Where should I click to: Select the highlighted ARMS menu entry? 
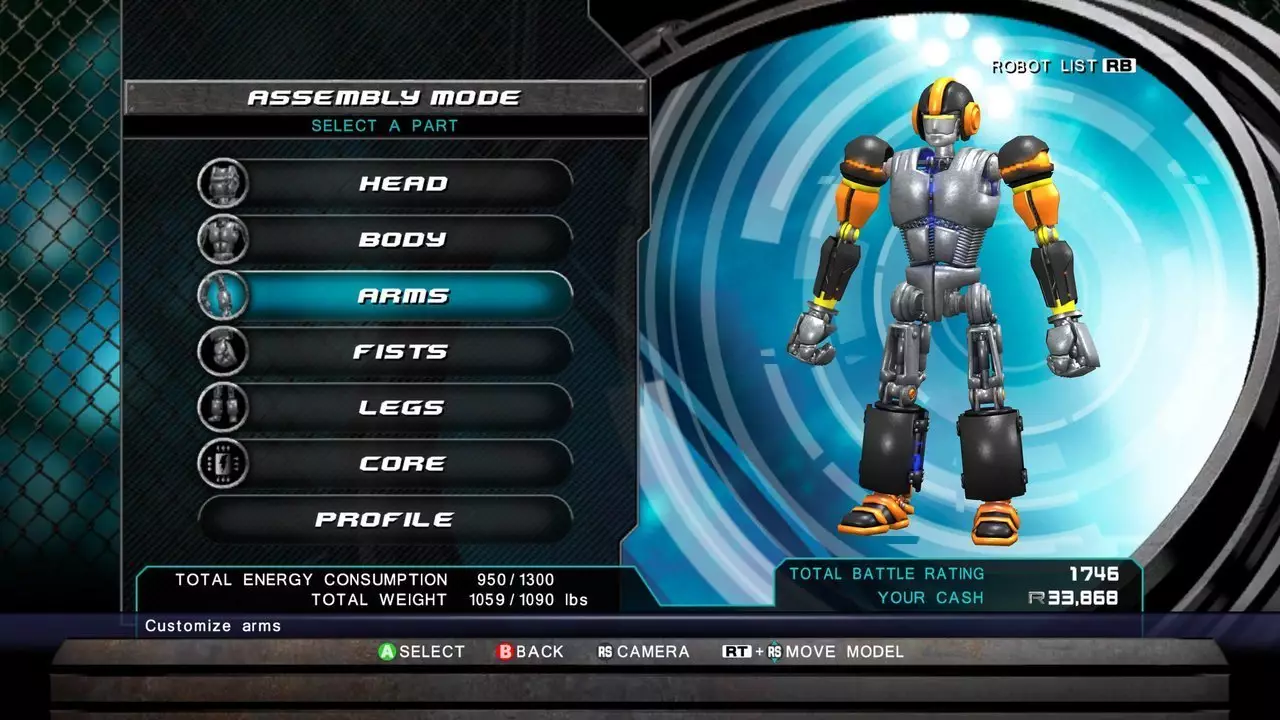click(405, 295)
